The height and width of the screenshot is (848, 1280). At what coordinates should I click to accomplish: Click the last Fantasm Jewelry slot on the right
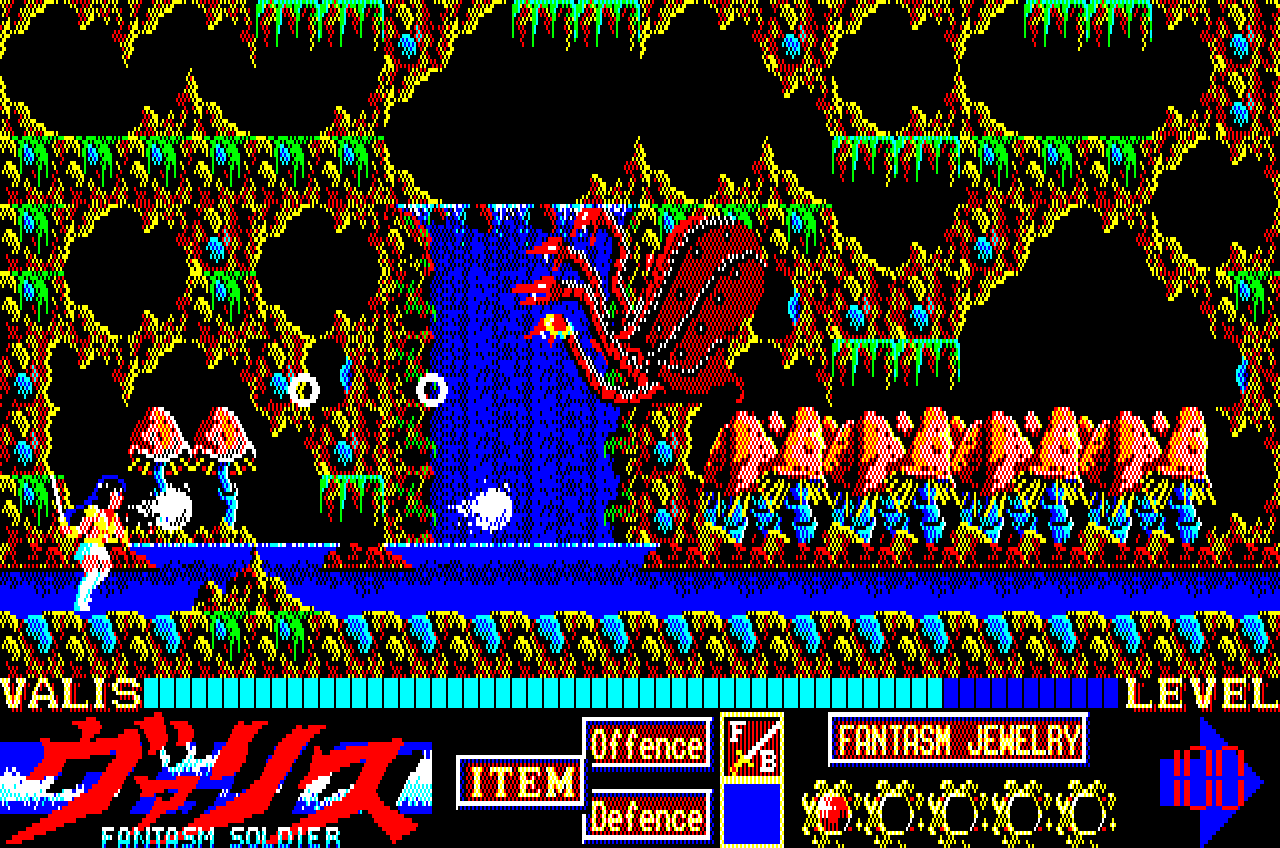pyautogui.click(x=1085, y=810)
